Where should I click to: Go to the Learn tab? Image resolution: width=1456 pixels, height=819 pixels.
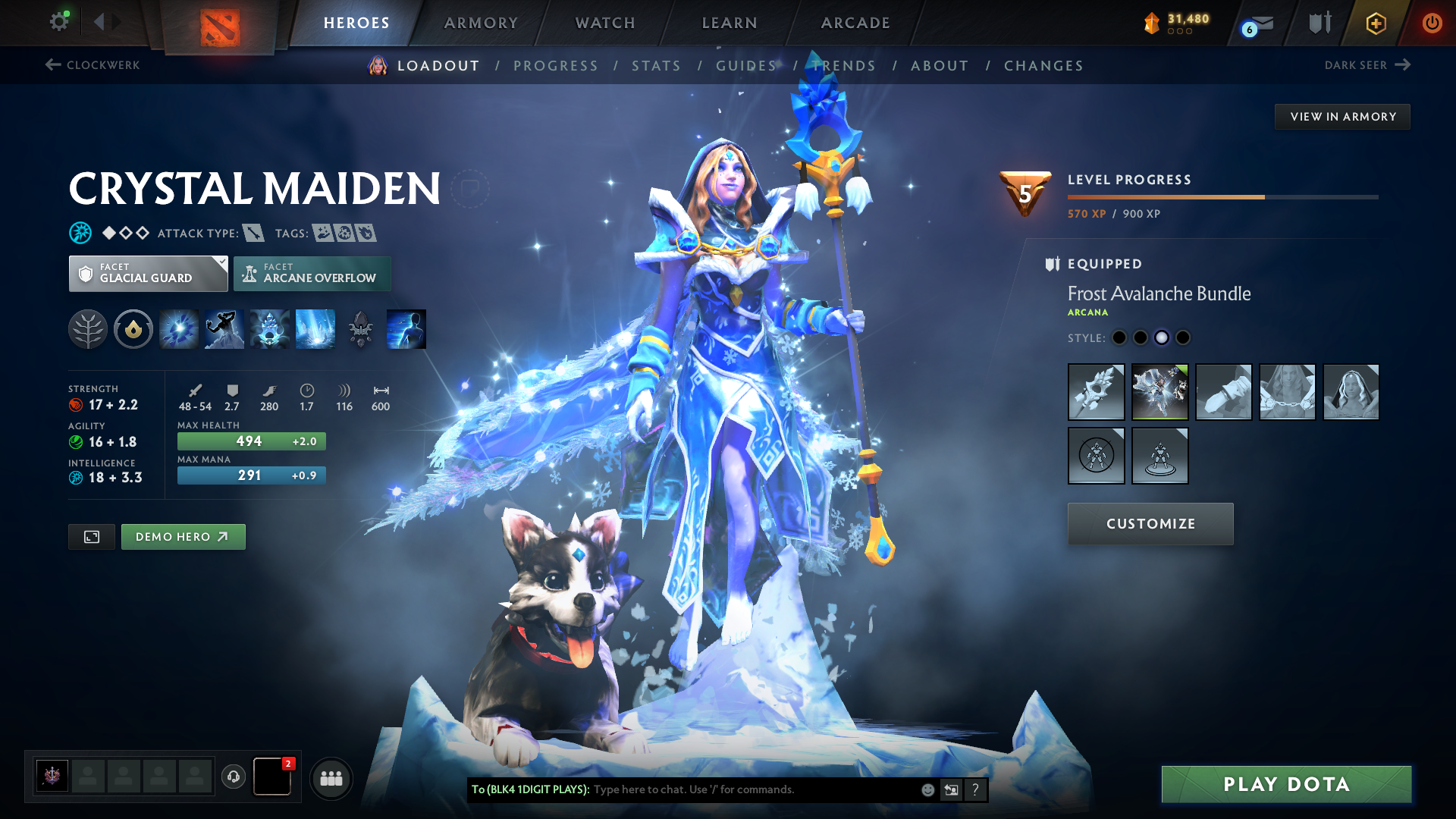[x=730, y=23]
